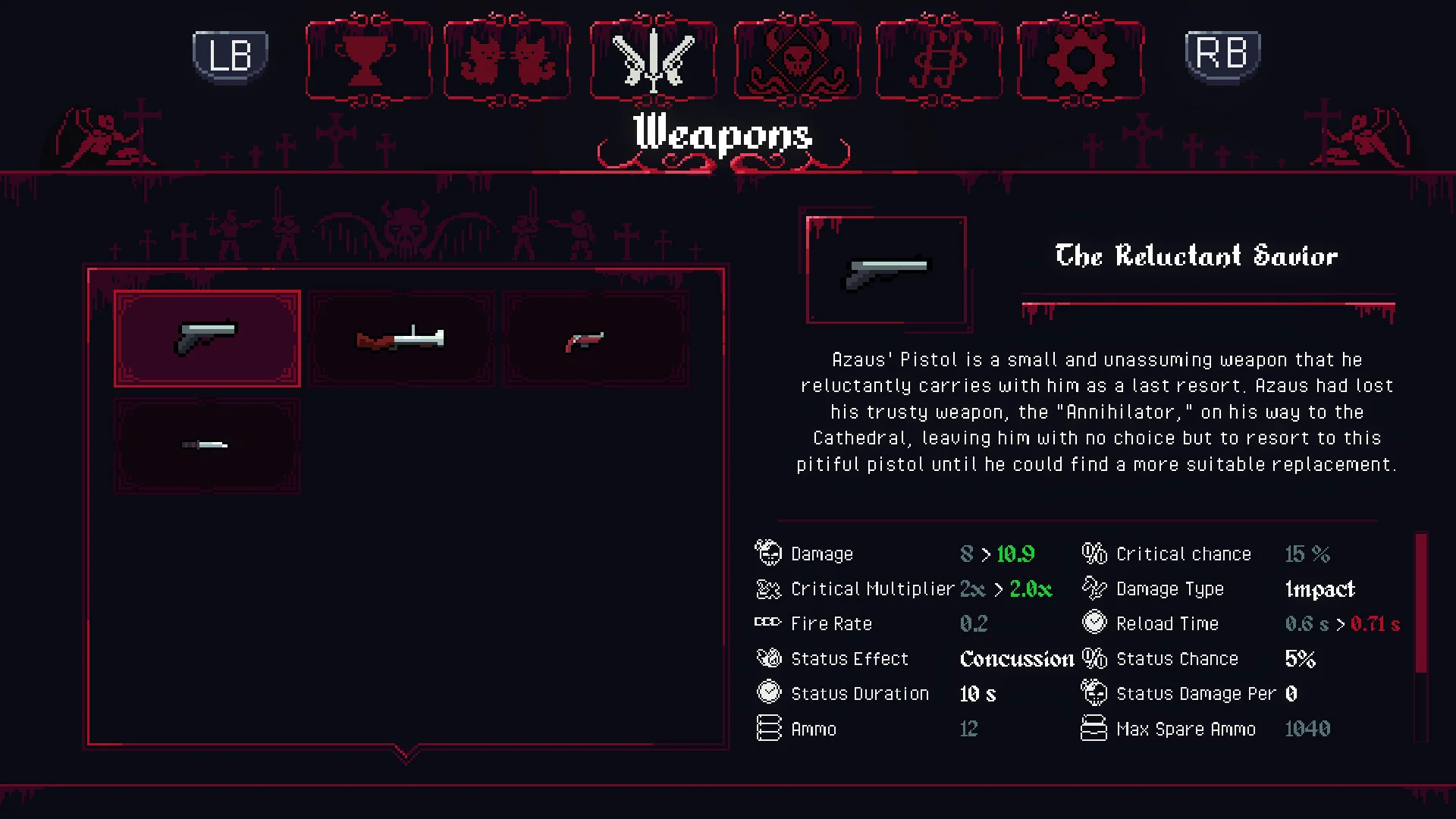Open the trophy chalice tab
This screenshot has width=1456, height=819.
[369, 59]
